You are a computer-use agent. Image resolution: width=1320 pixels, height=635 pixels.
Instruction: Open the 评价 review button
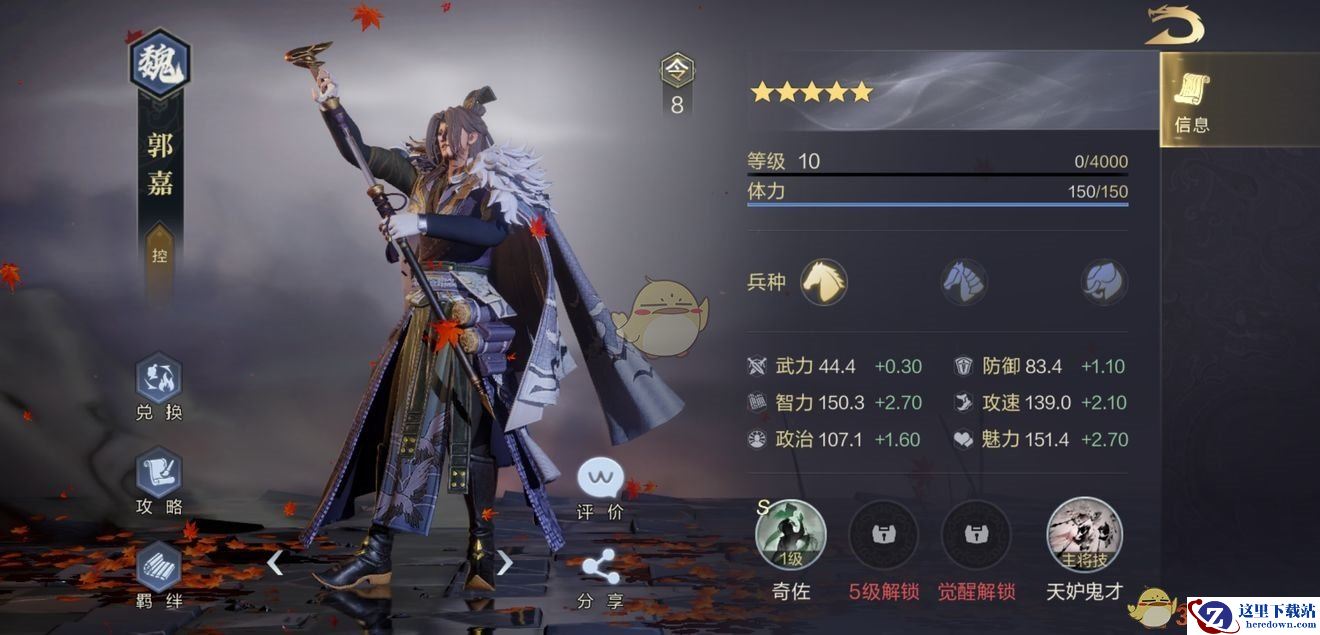600,480
